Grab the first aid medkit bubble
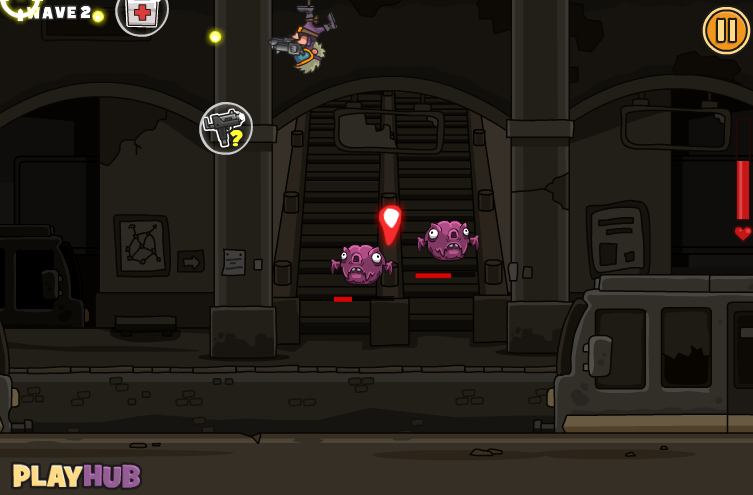Image resolution: width=753 pixels, height=495 pixels. (x=142, y=13)
